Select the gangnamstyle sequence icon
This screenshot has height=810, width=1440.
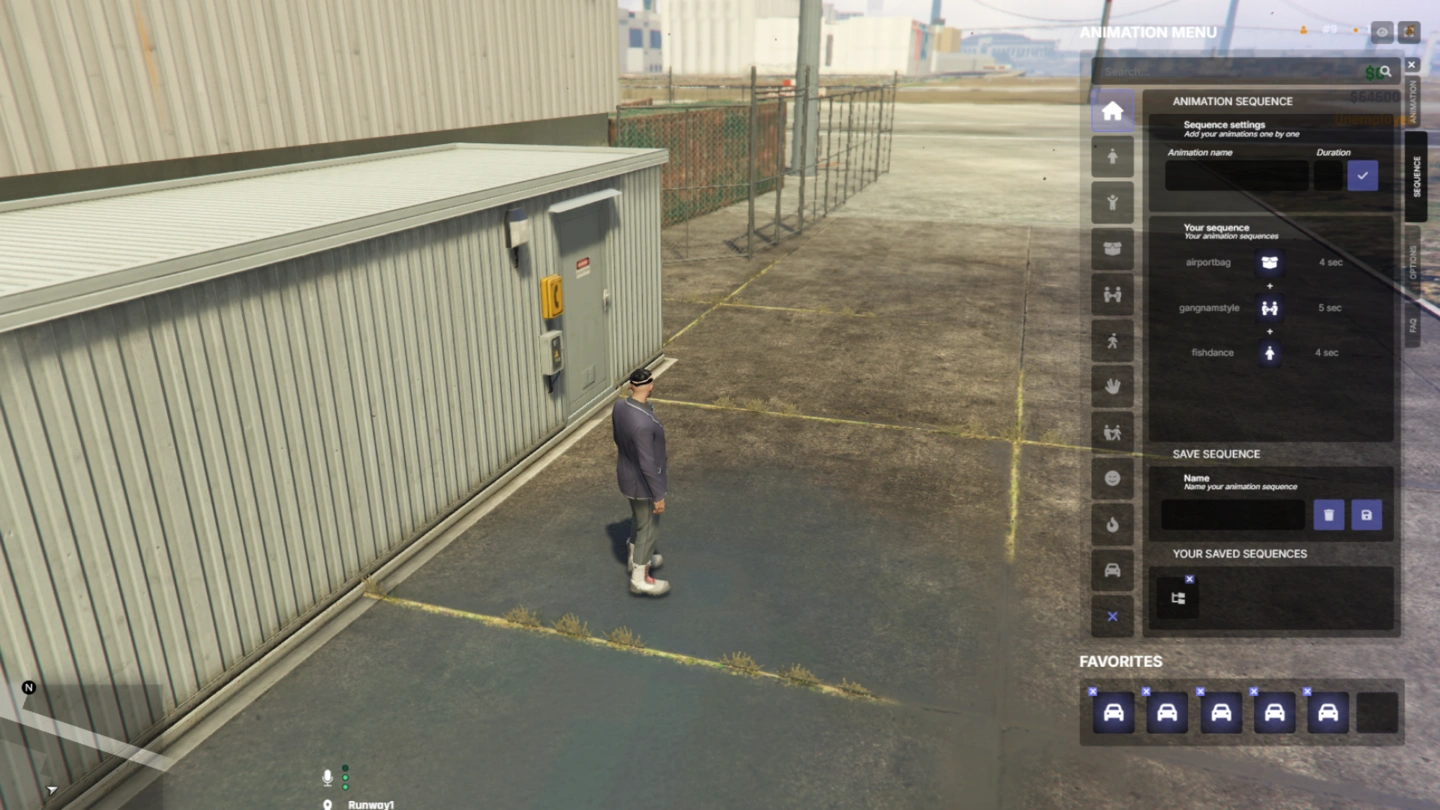coord(1270,308)
